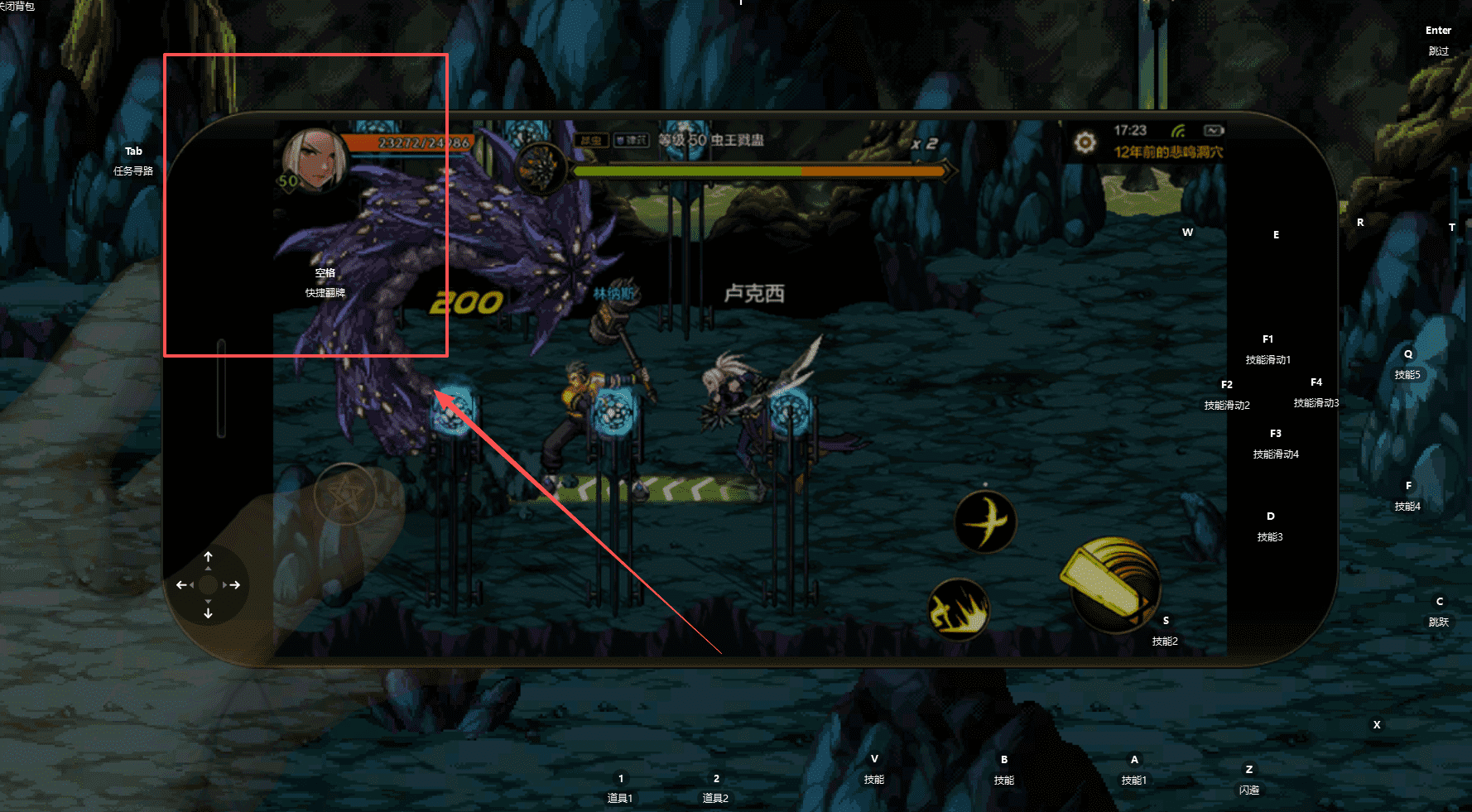Select the boss portrait icon
This screenshot has width=1472, height=812.
pos(541,166)
